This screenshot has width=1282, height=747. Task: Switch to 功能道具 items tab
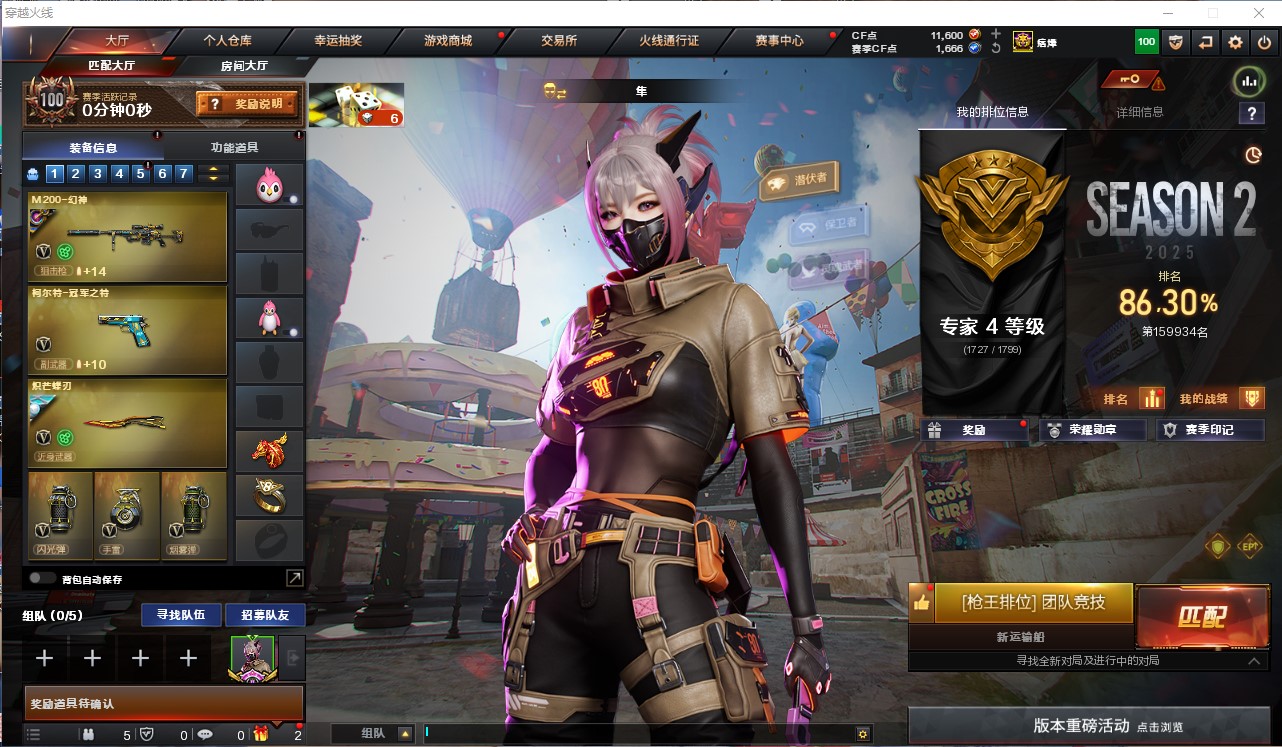(235, 147)
